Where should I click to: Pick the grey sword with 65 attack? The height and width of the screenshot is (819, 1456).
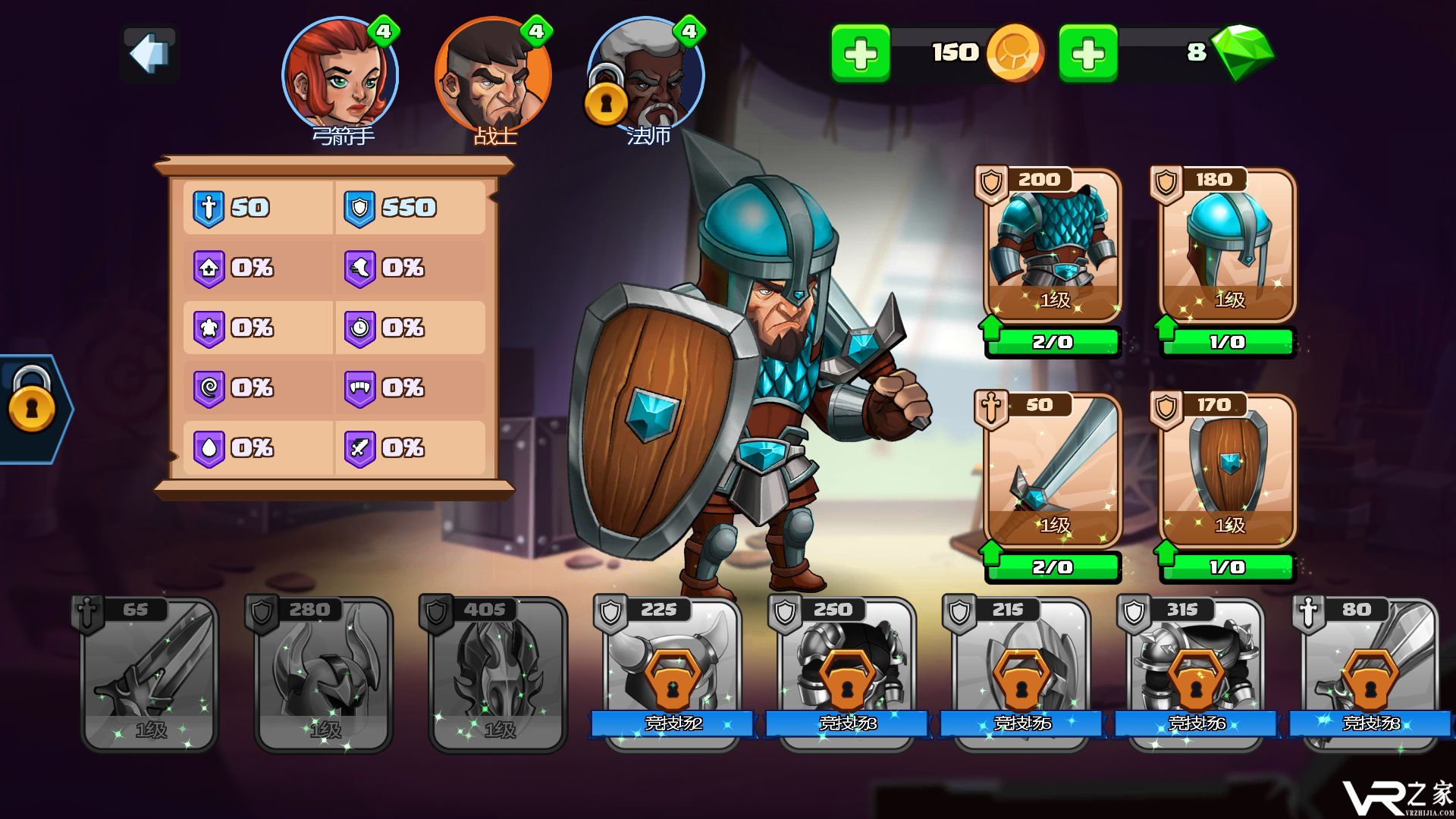[x=149, y=675]
